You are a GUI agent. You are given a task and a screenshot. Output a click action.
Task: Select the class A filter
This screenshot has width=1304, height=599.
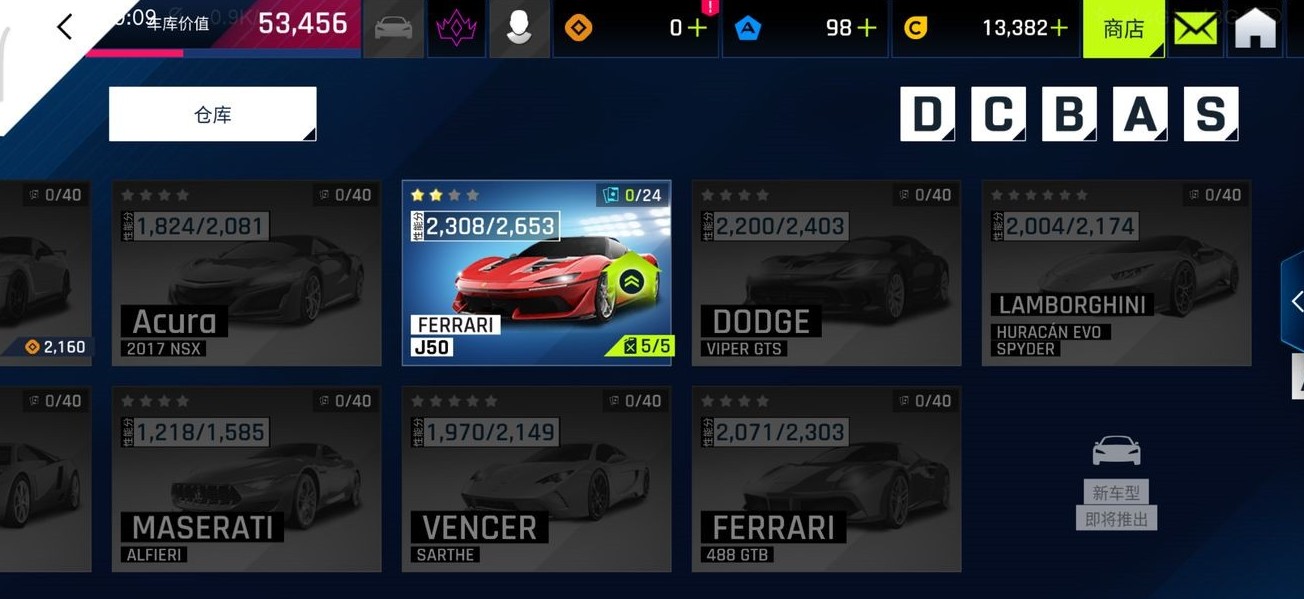(x=1140, y=114)
